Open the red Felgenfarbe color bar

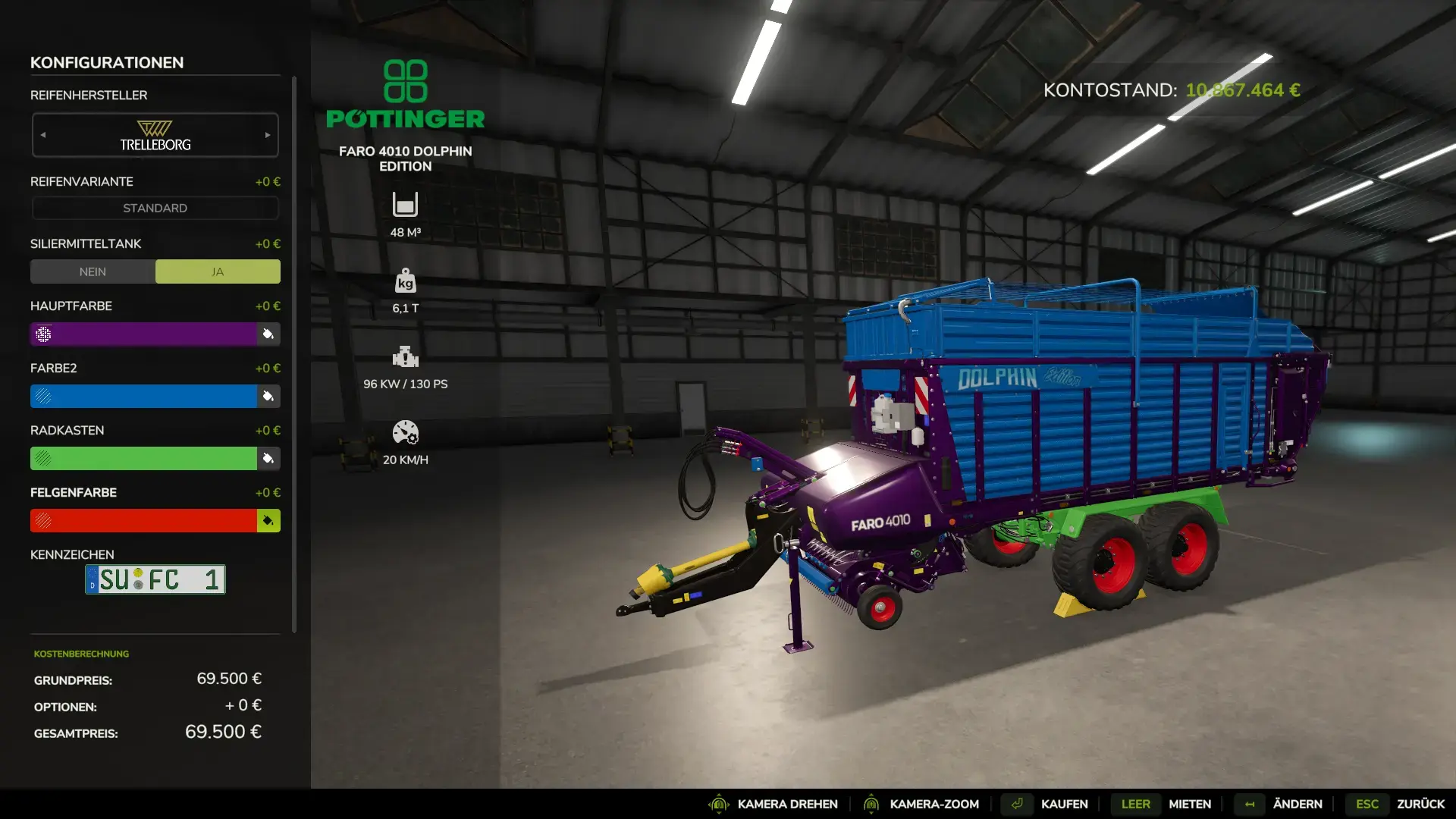(x=144, y=520)
